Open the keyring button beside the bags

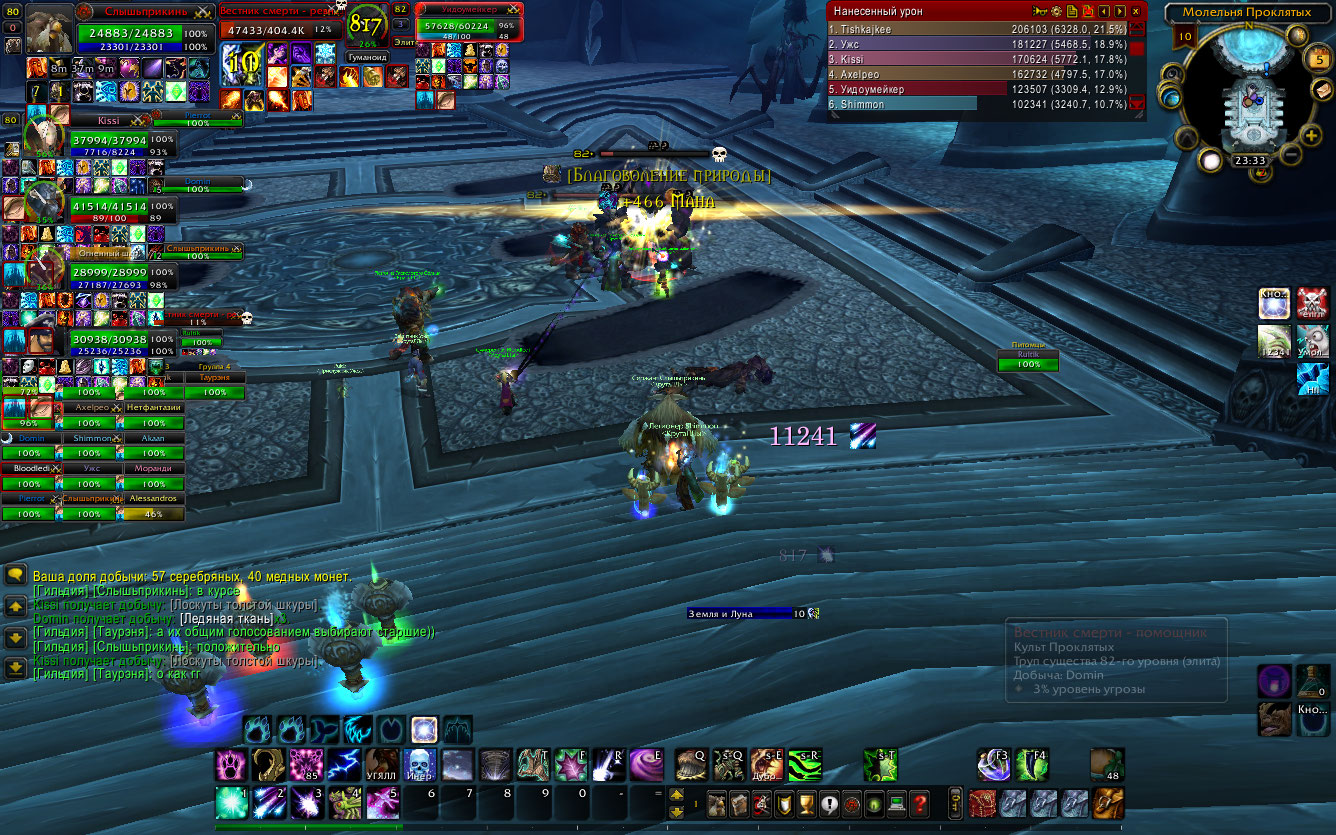[x=956, y=803]
